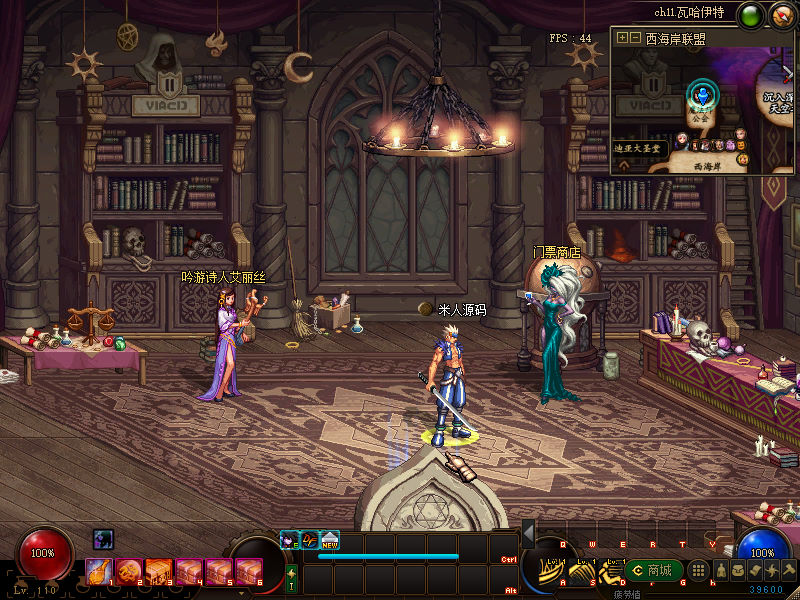The image size is (800, 600).
Task: Collapse the skill bar with the left arrow
Action: point(528,530)
